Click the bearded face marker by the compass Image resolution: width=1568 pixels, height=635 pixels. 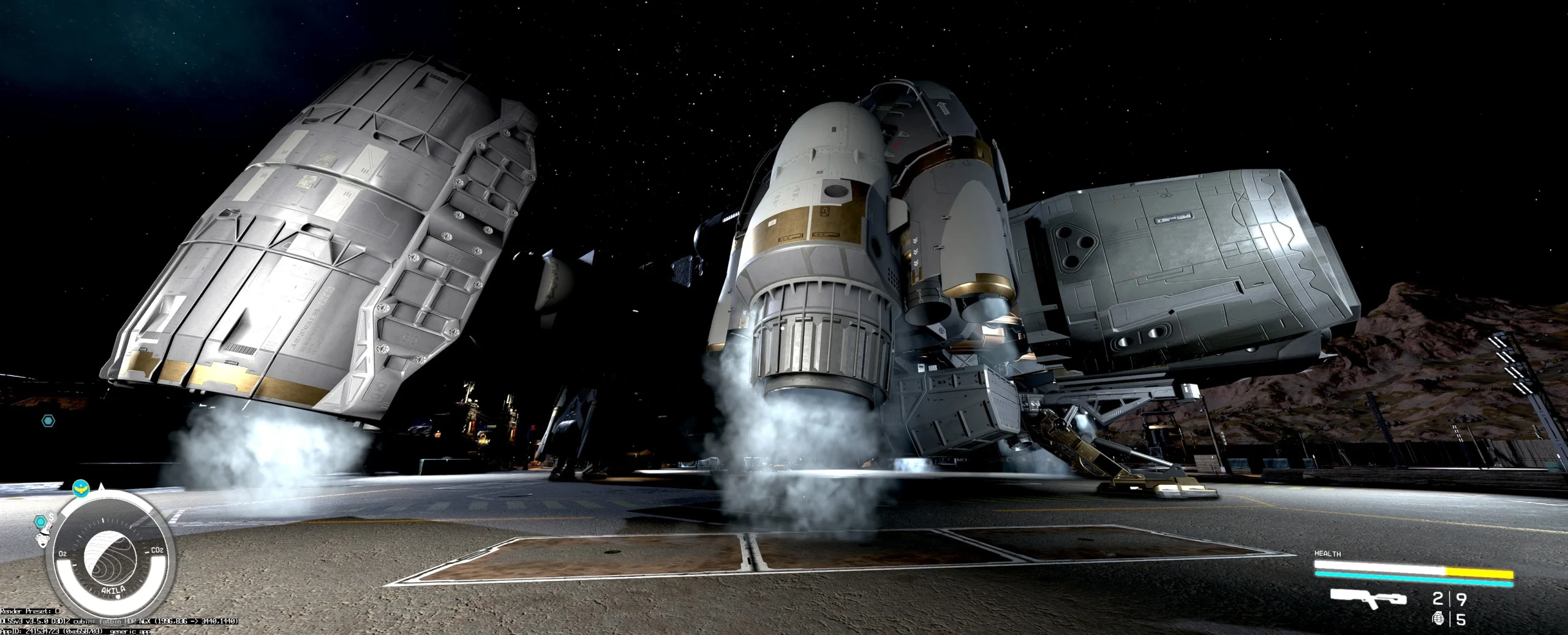coord(42,540)
